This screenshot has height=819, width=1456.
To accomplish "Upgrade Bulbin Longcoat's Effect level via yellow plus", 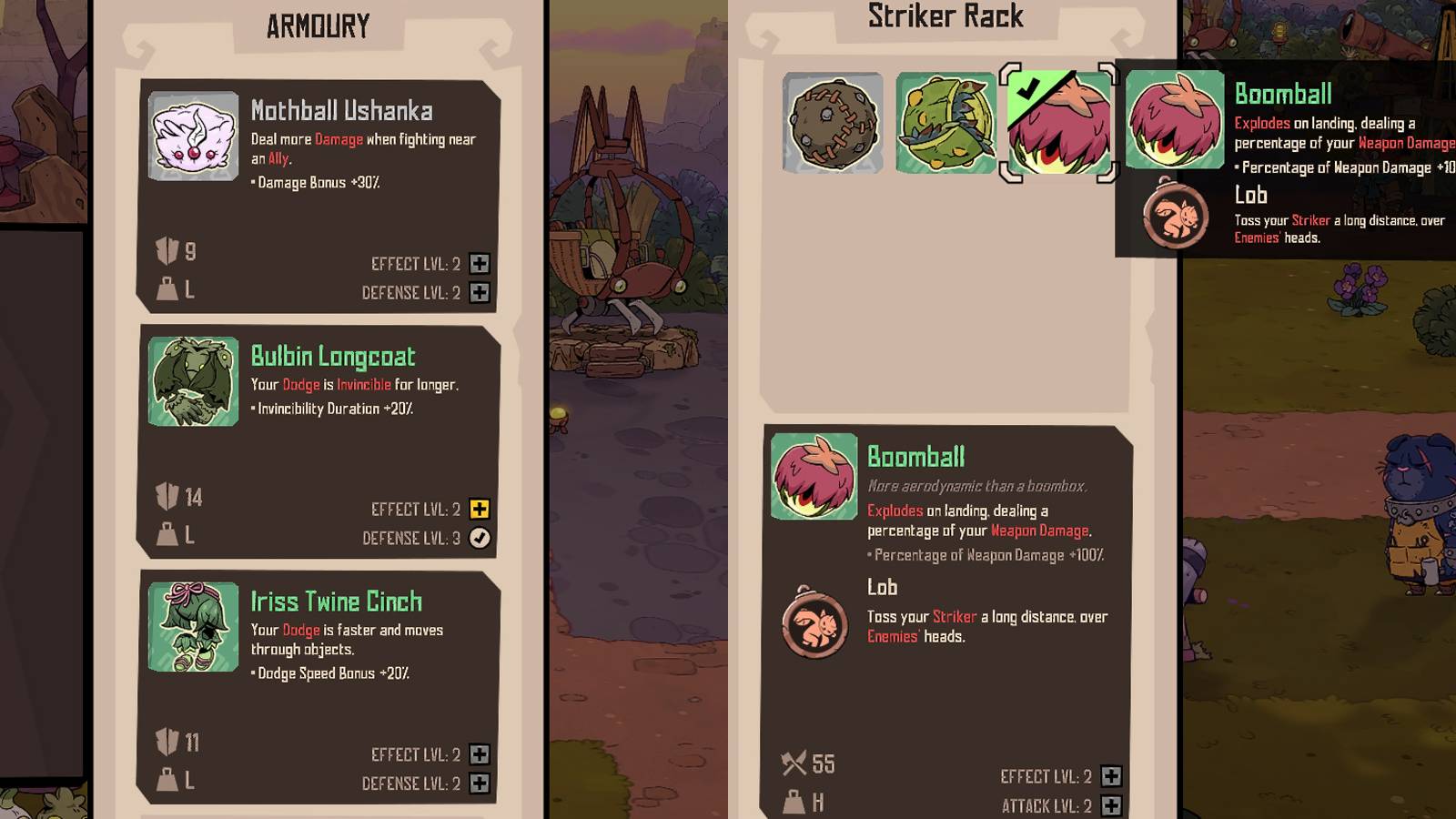I will point(480,509).
